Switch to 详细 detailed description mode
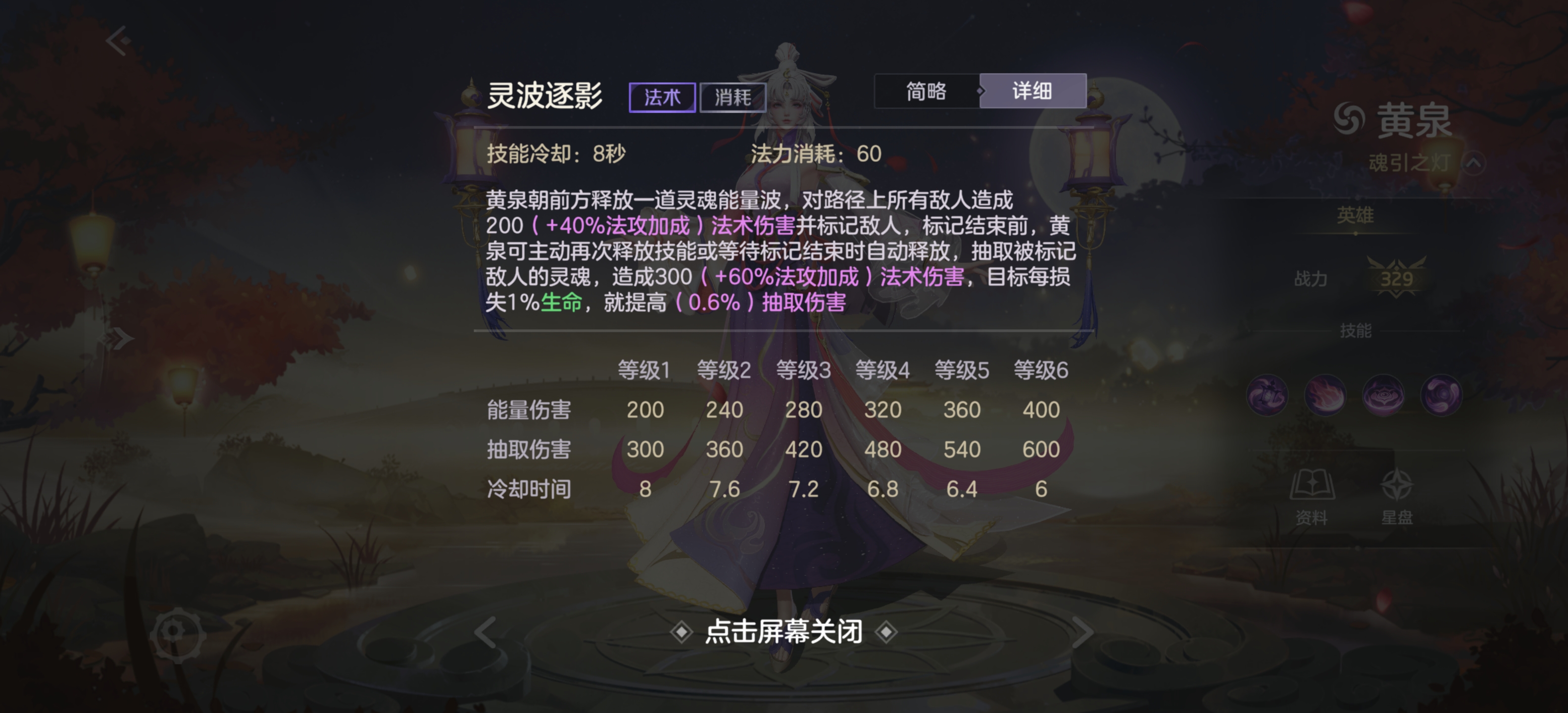This screenshot has height=713, width=1568. tap(1033, 91)
